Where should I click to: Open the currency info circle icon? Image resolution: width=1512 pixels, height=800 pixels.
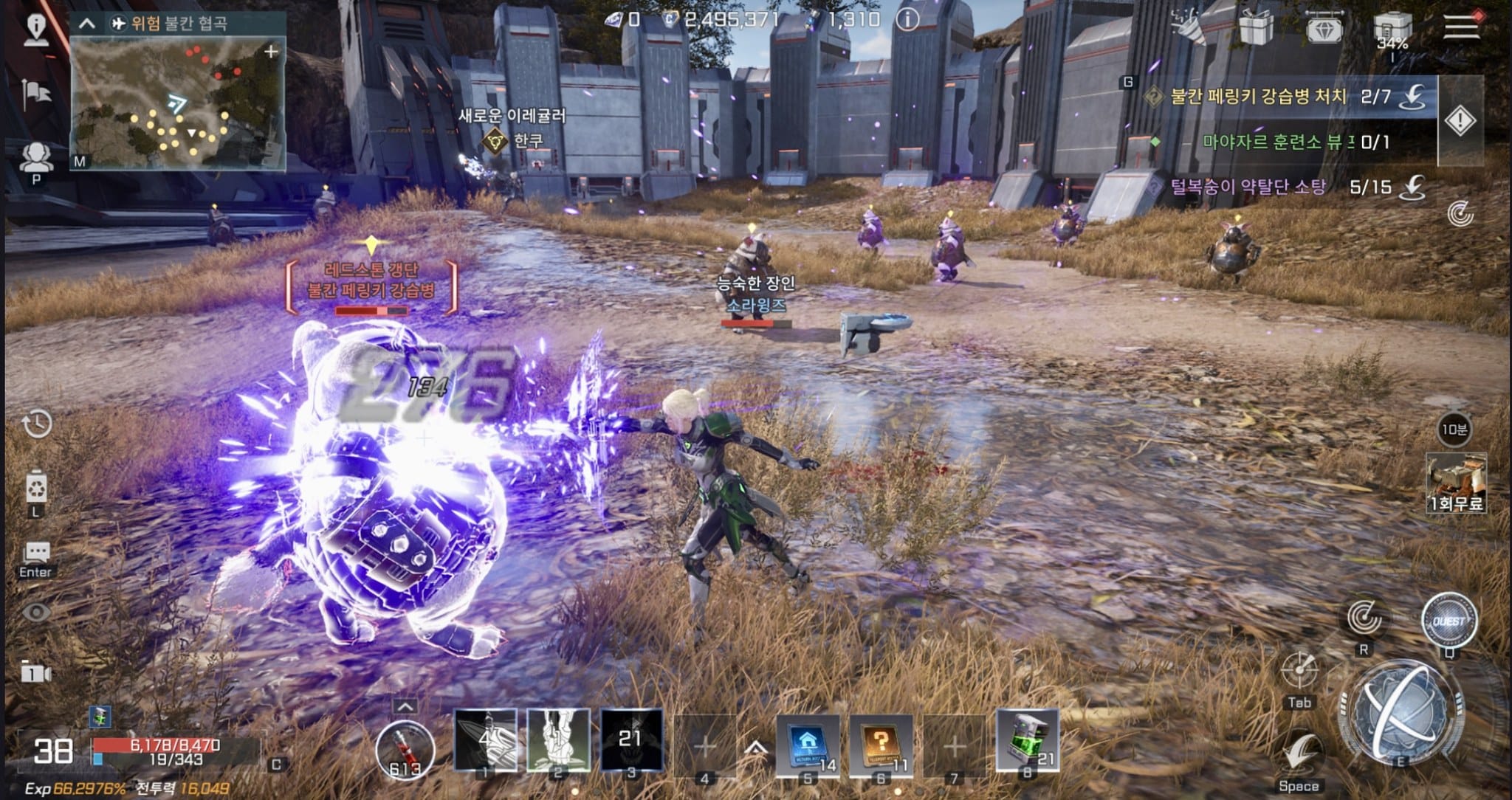click(x=907, y=20)
